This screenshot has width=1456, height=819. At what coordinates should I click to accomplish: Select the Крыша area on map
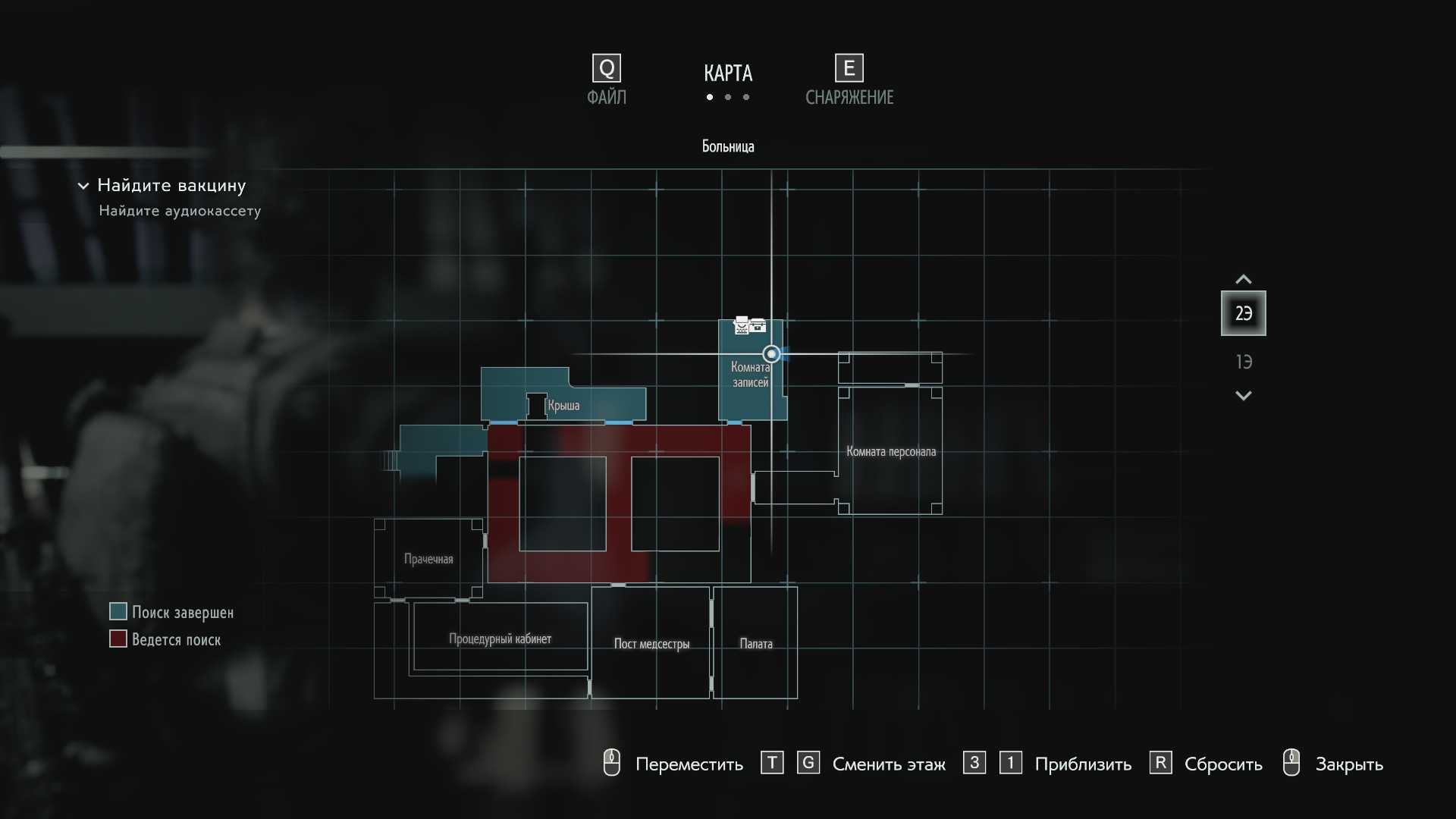(x=563, y=406)
